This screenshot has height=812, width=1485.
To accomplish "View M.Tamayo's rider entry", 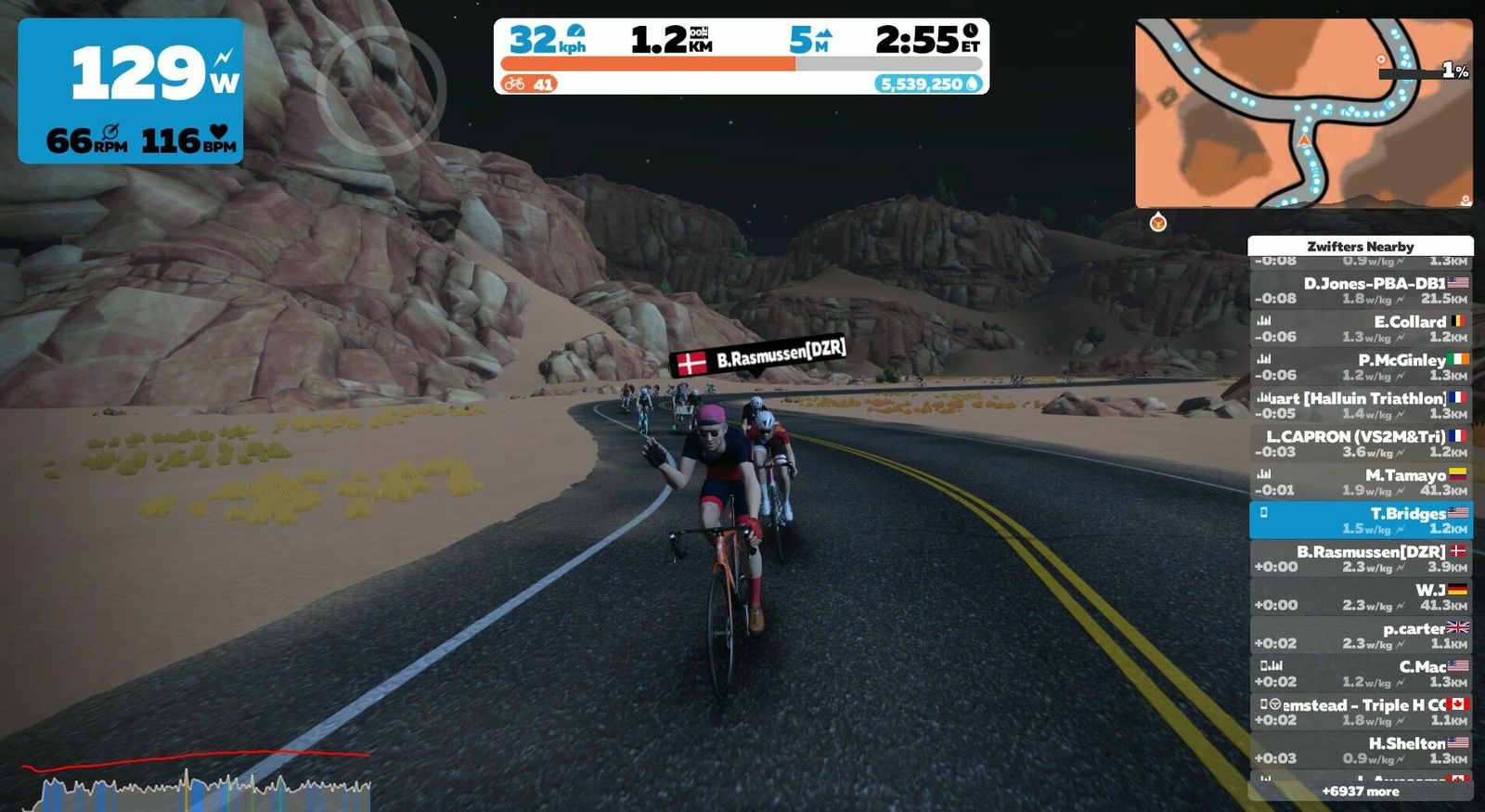I will [1361, 482].
